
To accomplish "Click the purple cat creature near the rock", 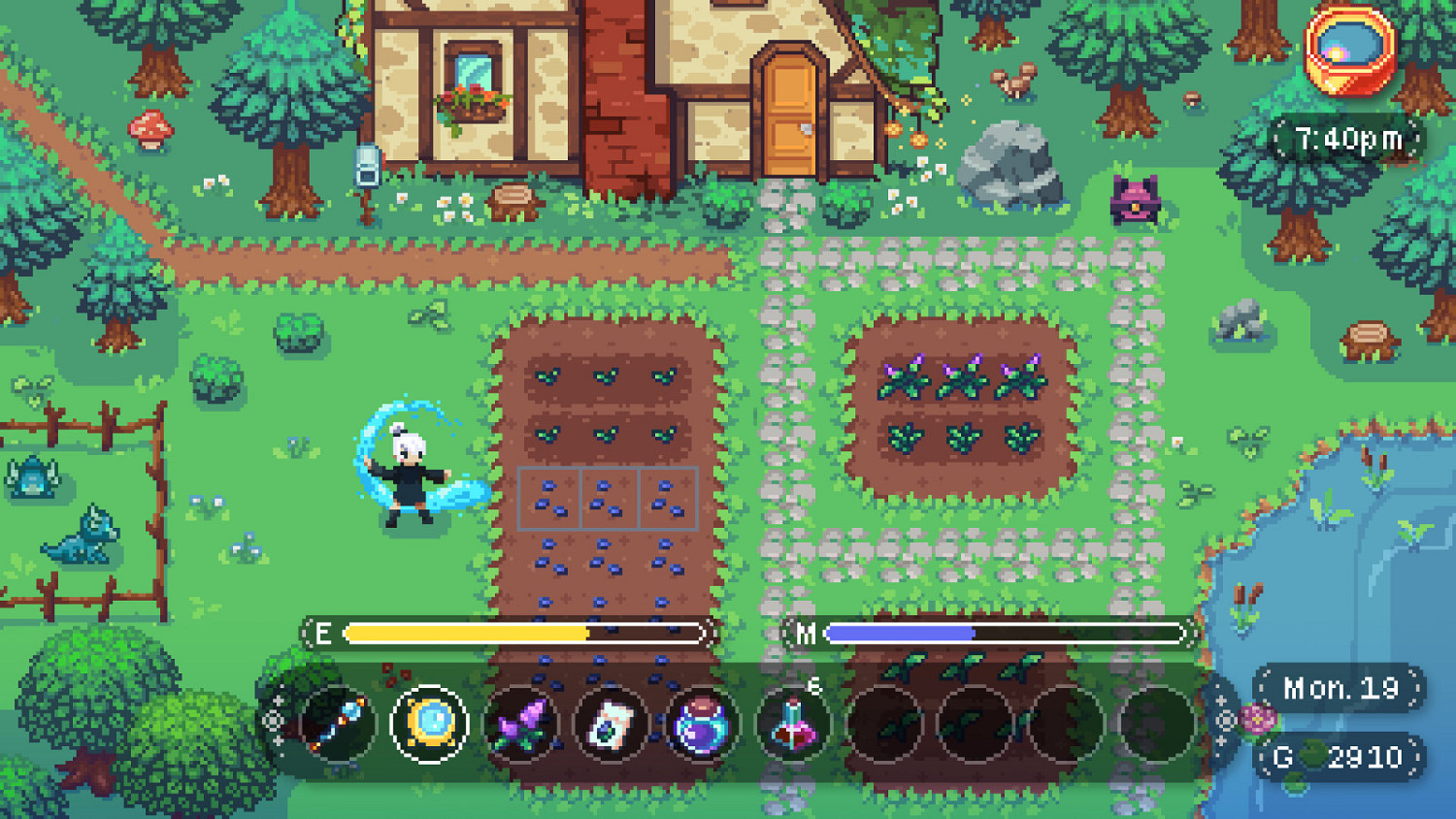I will point(1133,201).
